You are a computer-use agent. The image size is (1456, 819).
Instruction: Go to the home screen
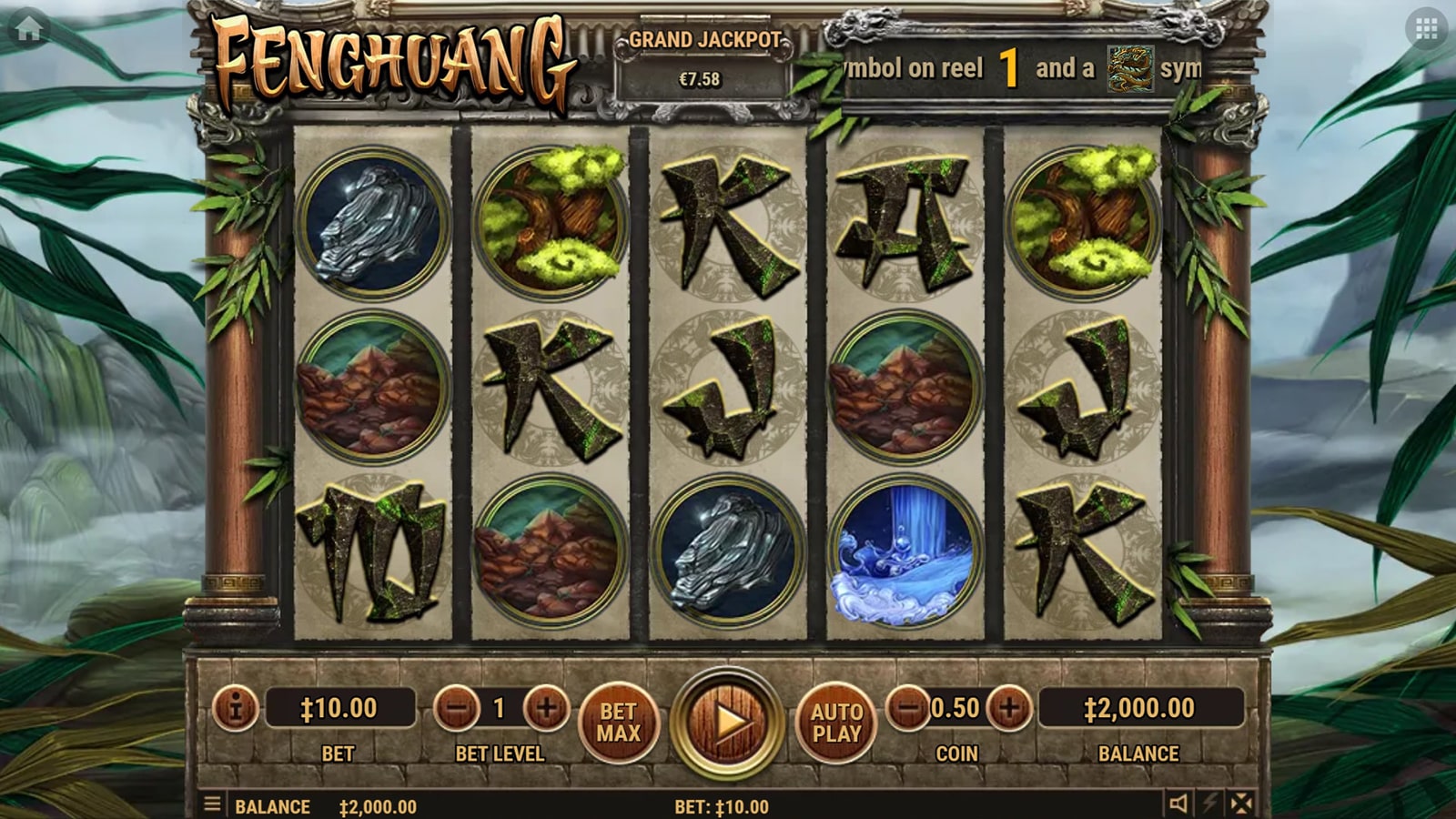click(28, 29)
